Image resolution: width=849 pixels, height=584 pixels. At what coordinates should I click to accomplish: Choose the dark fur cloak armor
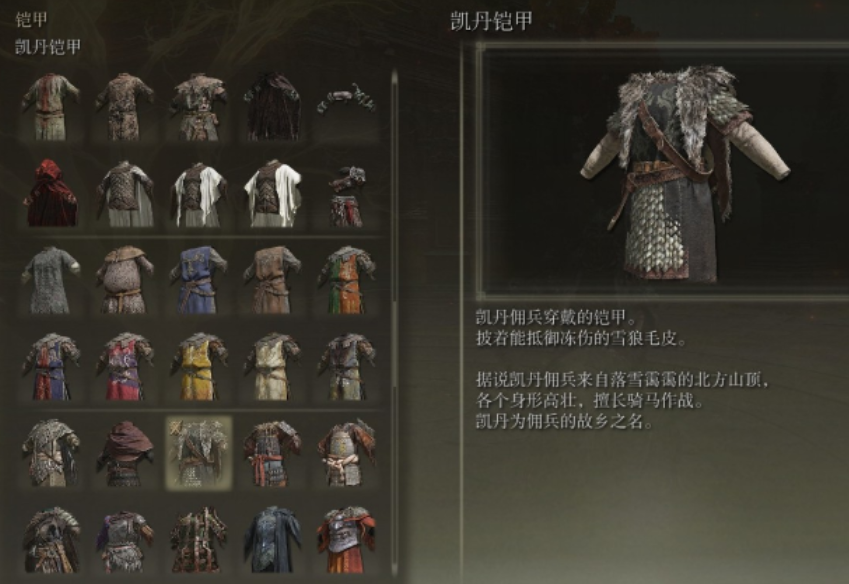(272, 106)
